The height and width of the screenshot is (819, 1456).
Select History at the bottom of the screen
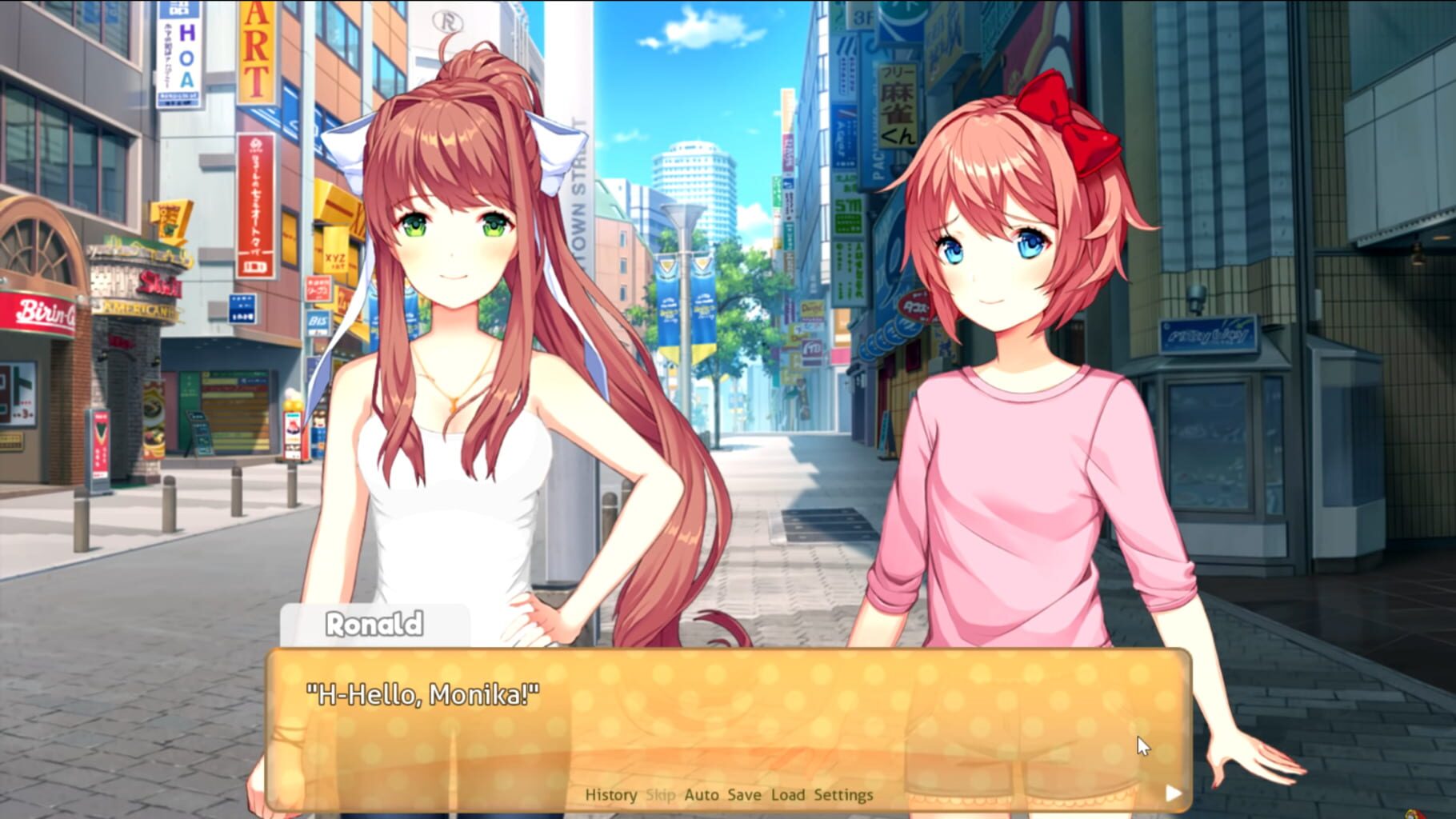point(611,795)
